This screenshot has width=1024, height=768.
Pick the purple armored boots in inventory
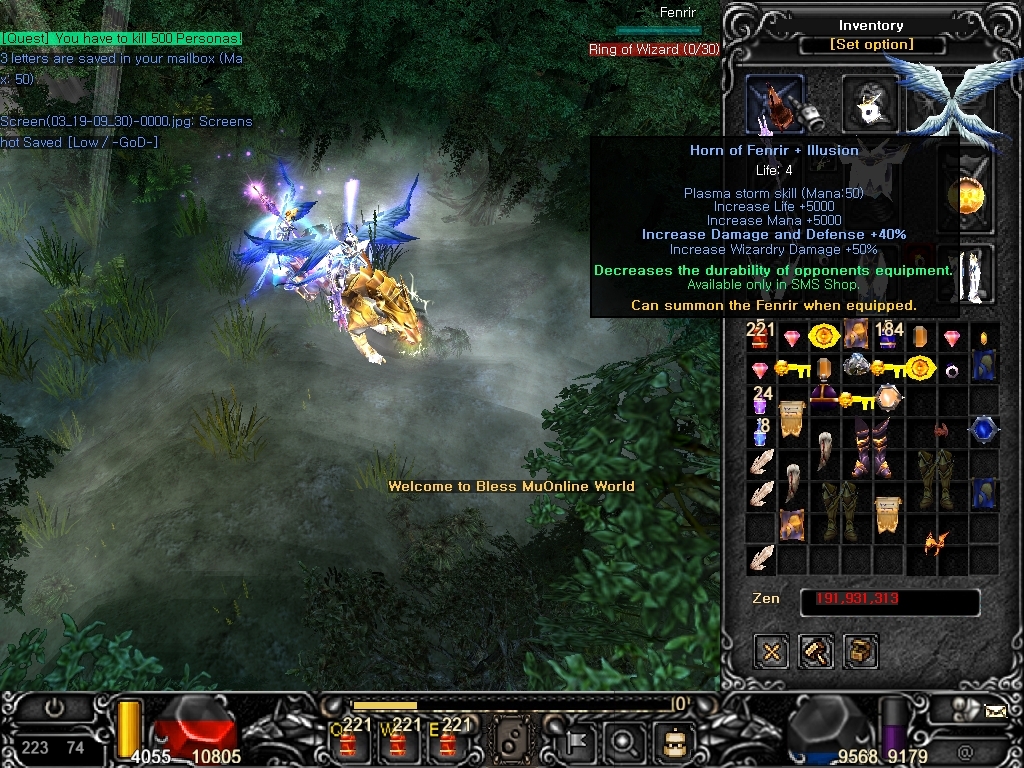pyautogui.click(x=871, y=446)
